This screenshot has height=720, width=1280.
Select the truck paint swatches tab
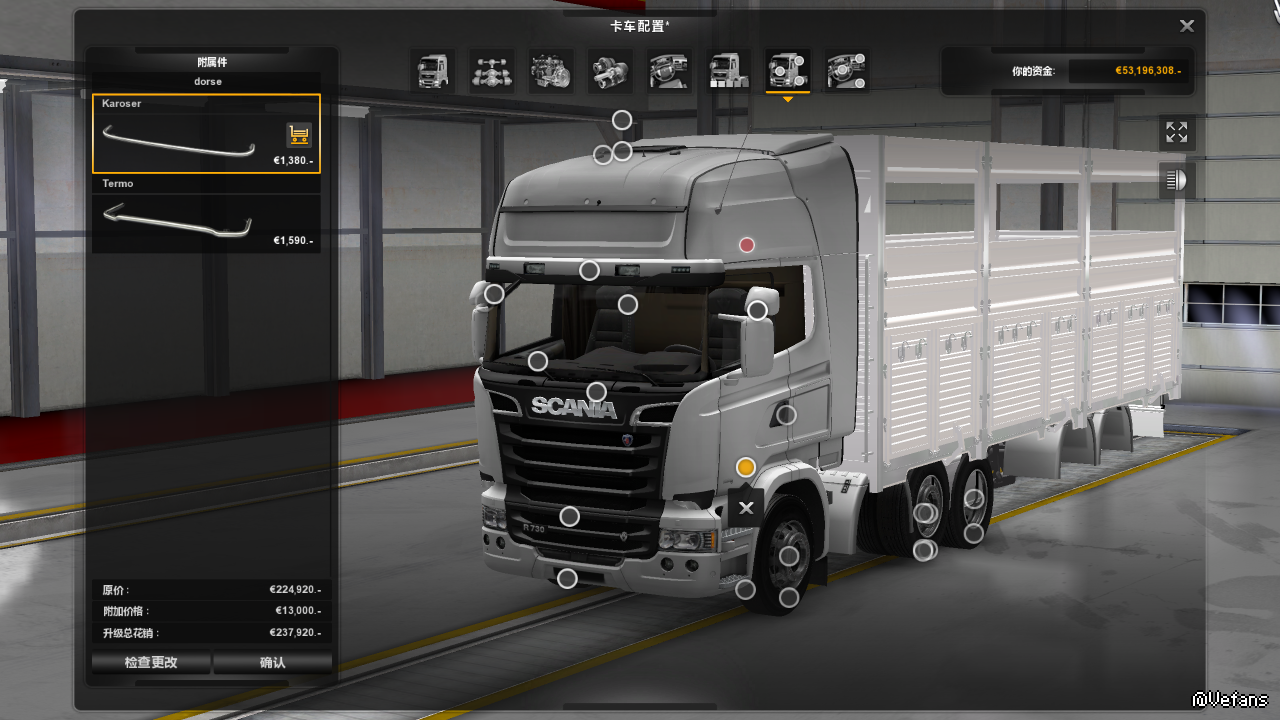(728, 71)
